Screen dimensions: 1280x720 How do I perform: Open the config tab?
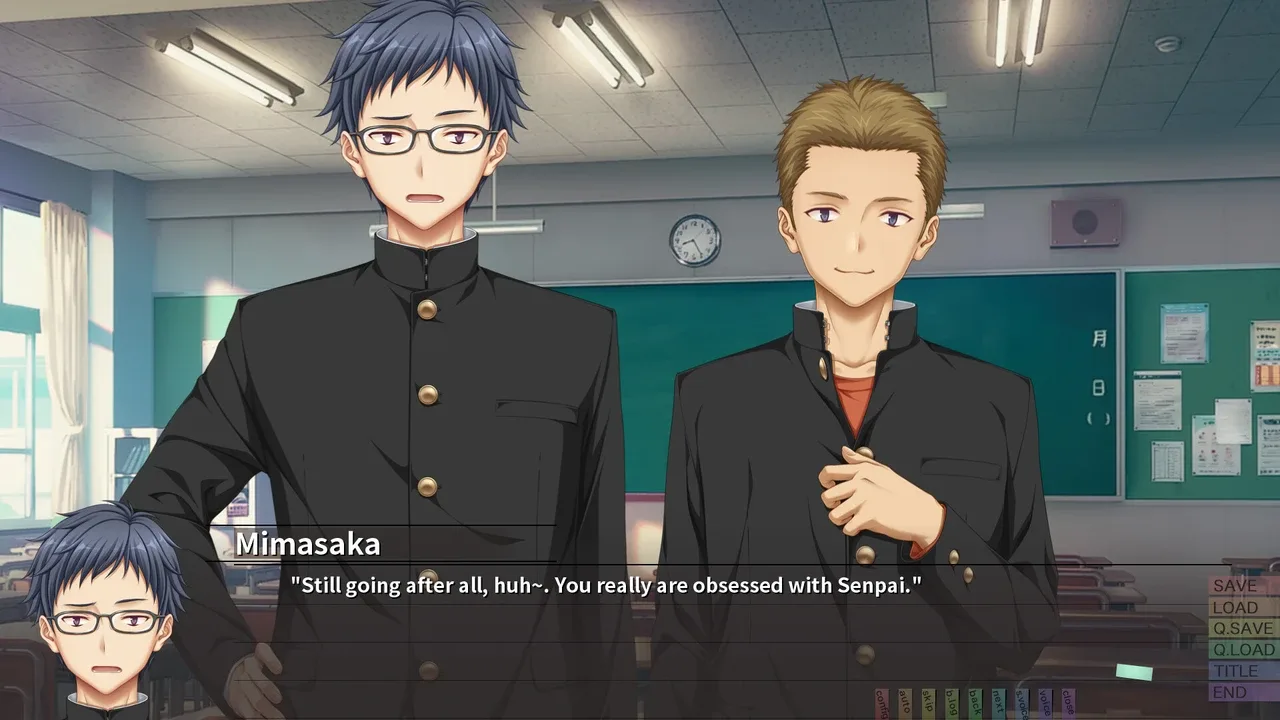(882, 703)
